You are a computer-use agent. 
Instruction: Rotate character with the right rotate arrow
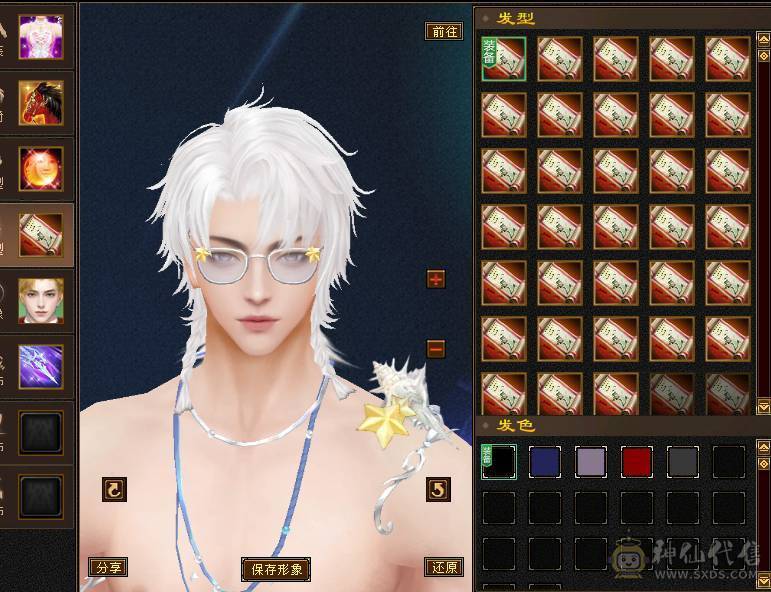coord(438,489)
